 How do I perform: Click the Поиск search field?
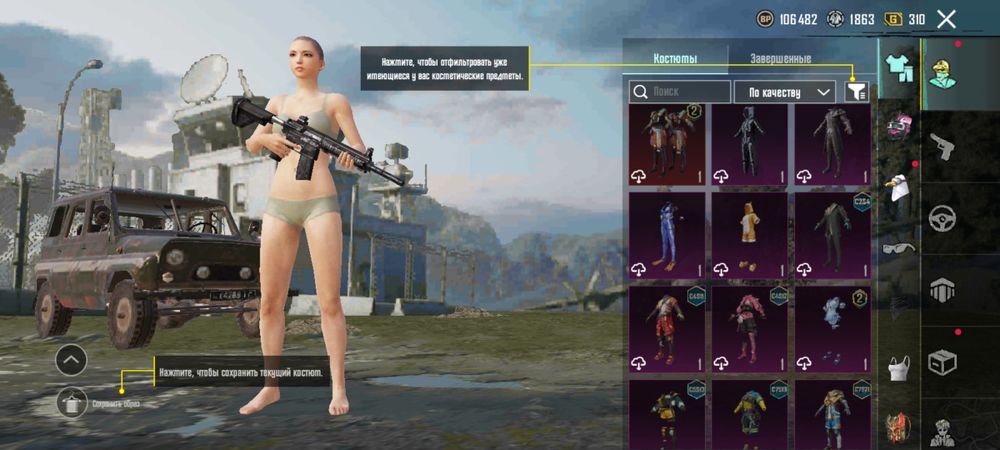coord(680,92)
